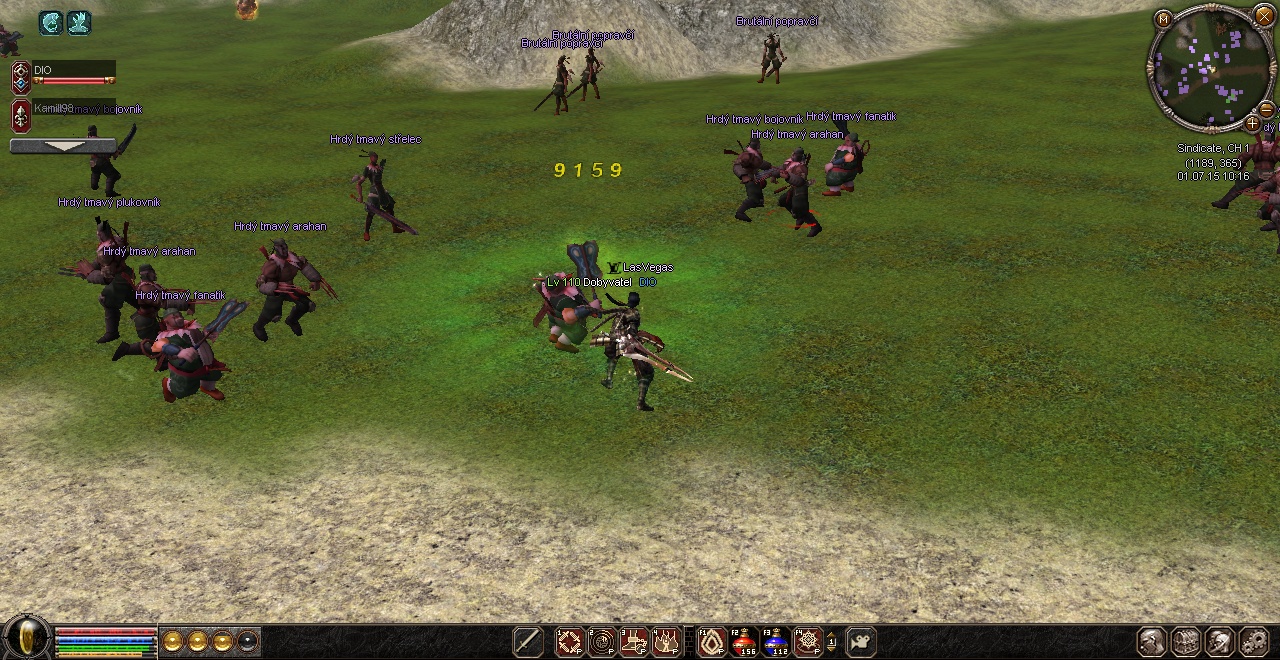Click the sword attack quickslot

point(528,641)
